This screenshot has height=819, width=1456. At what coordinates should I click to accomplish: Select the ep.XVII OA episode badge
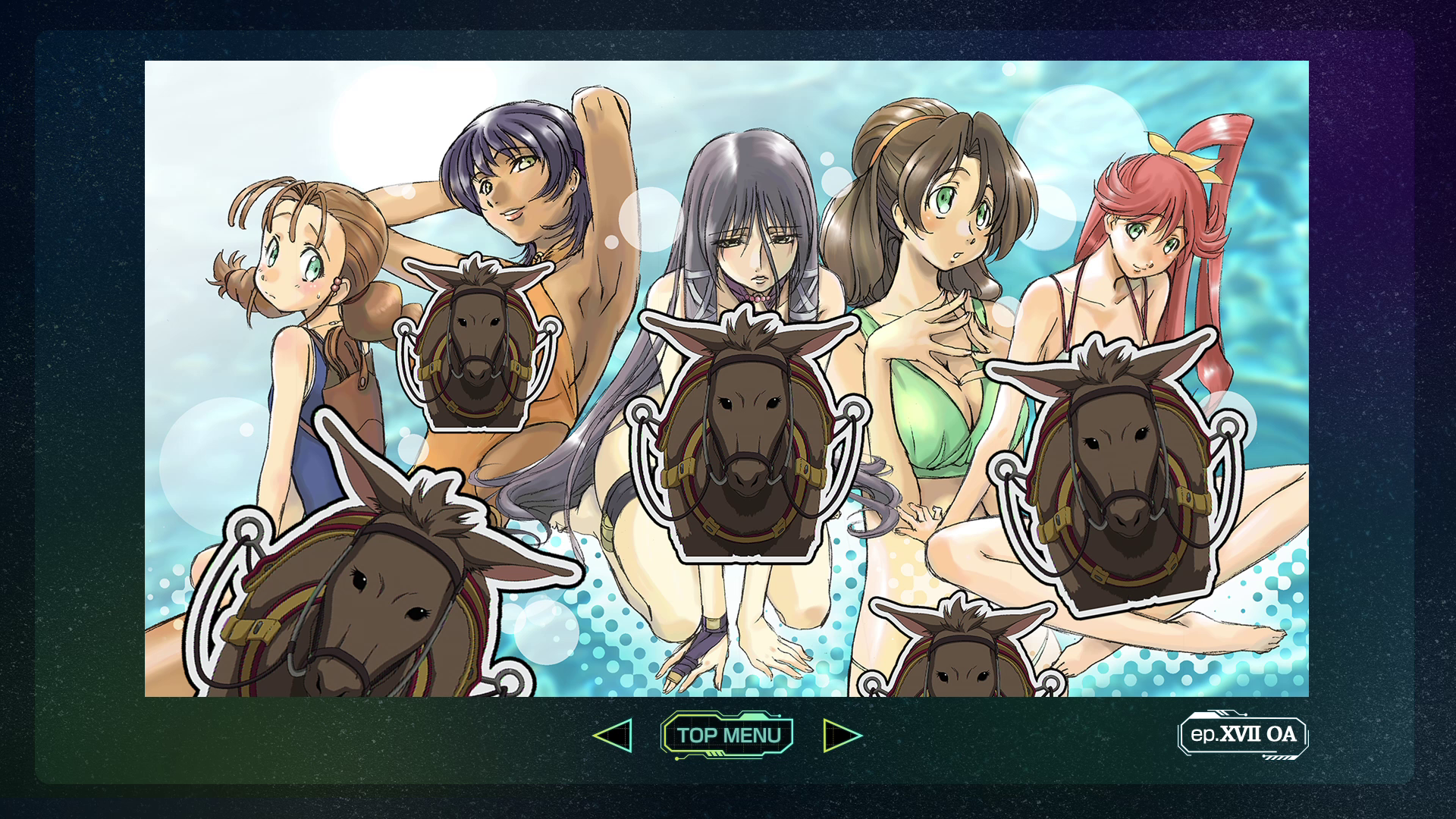click(x=1242, y=734)
